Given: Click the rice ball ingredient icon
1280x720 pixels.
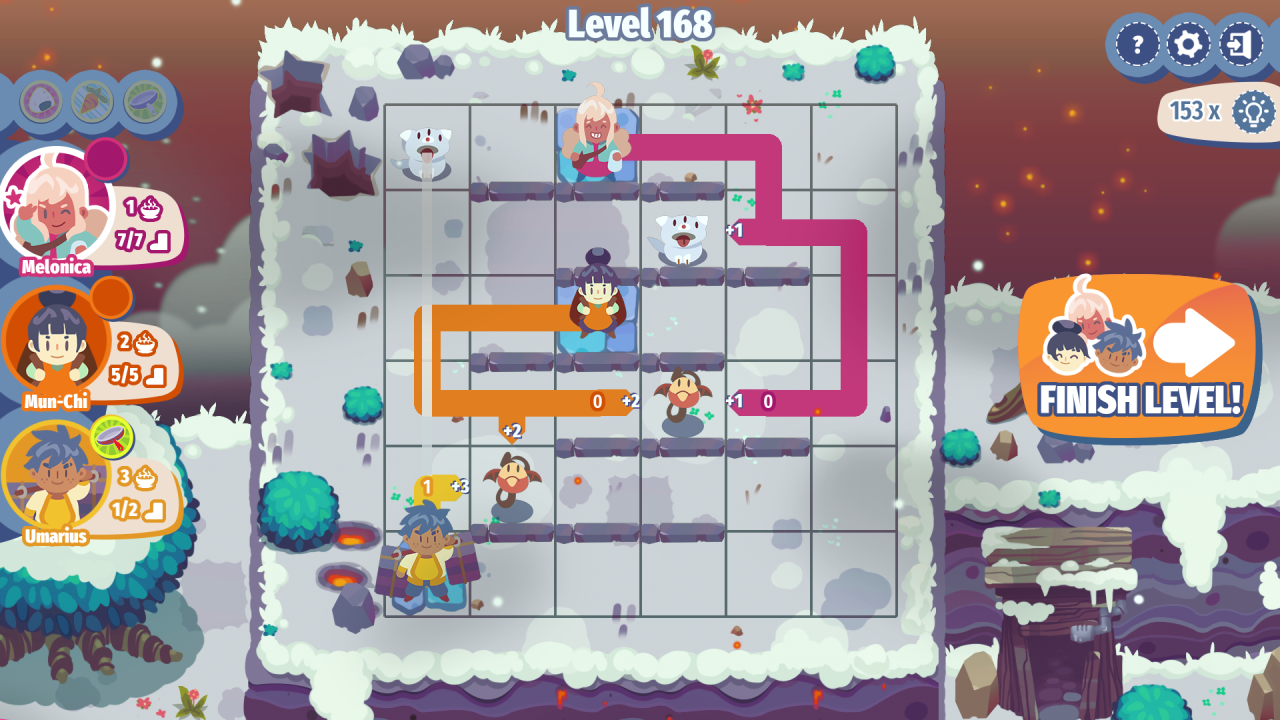Looking at the screenshot, I should 41,101.
